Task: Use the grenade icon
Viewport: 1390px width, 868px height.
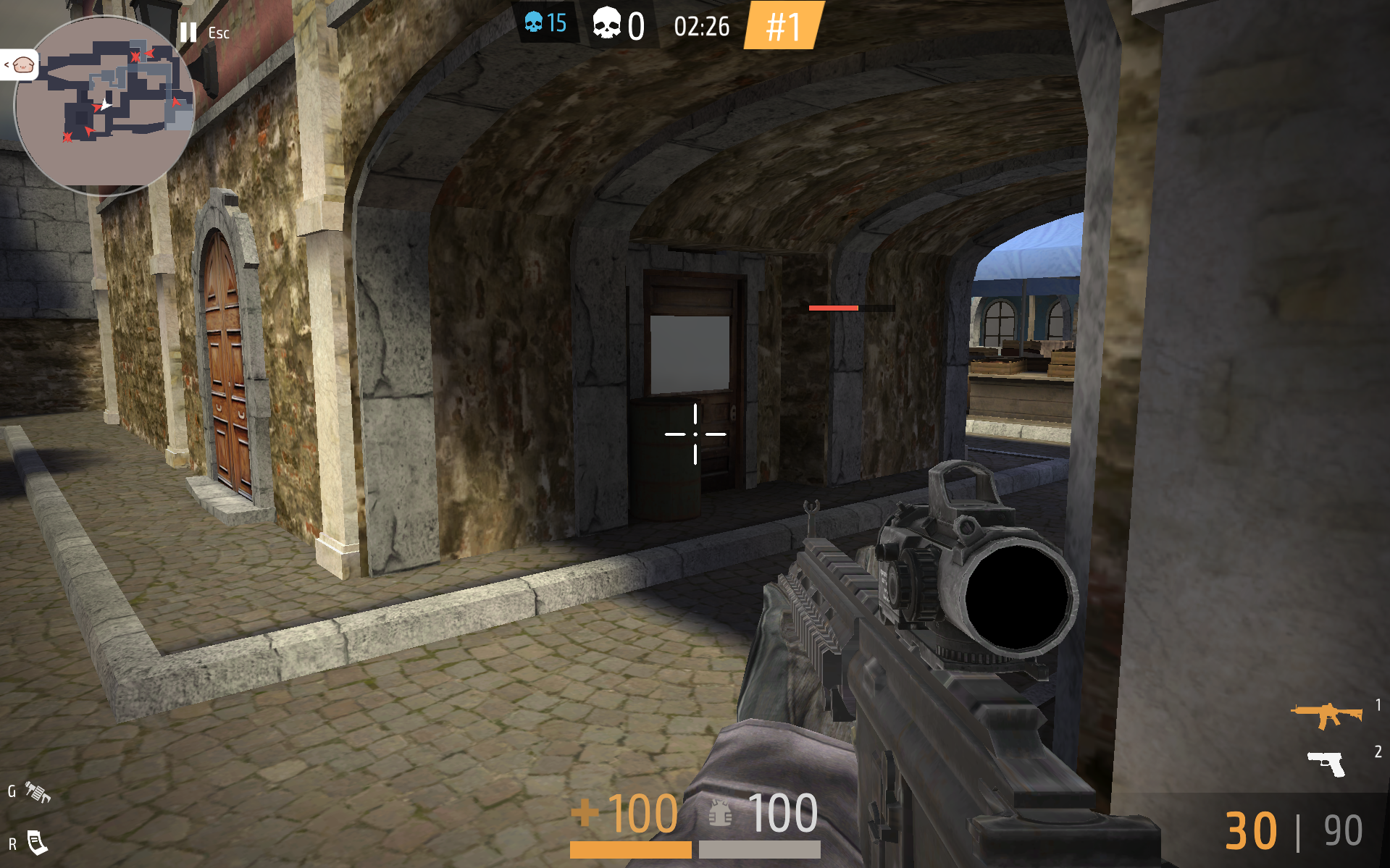Action: click(x=38, y=792)
